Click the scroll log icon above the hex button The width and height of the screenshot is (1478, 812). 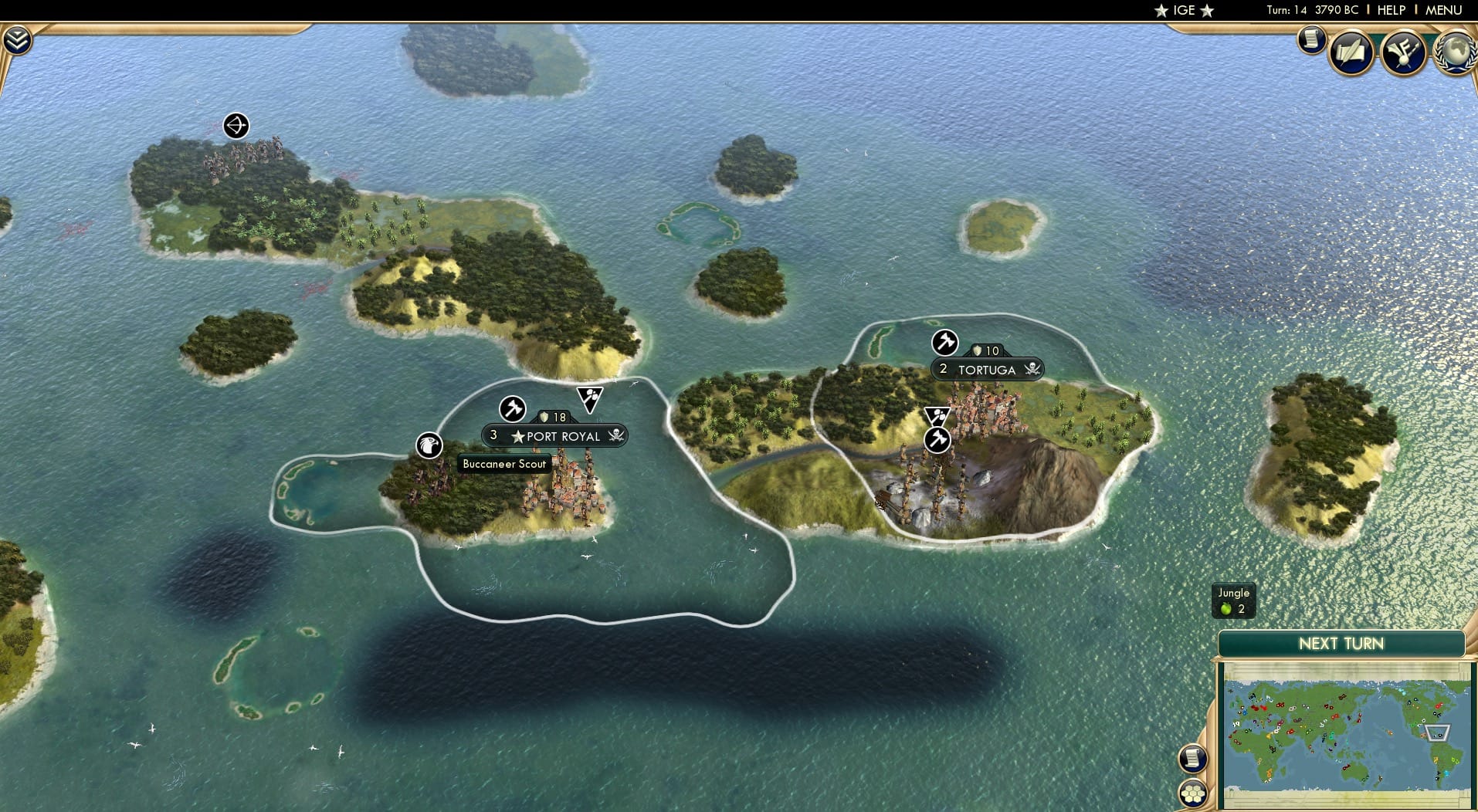(x=1193, y=759)
